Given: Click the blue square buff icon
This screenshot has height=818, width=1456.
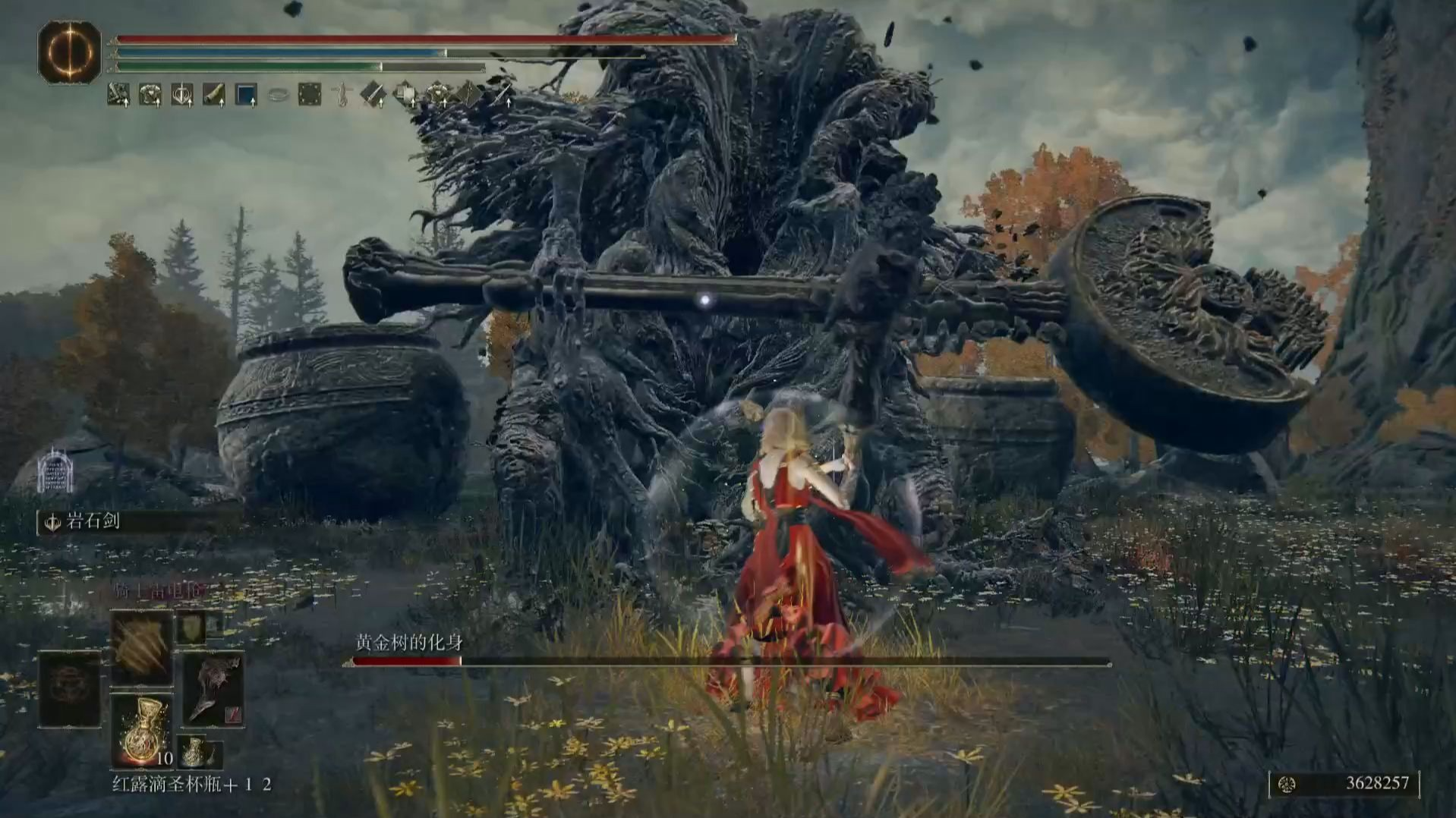Looking at the screenshot, I should (x=246, y=95).
